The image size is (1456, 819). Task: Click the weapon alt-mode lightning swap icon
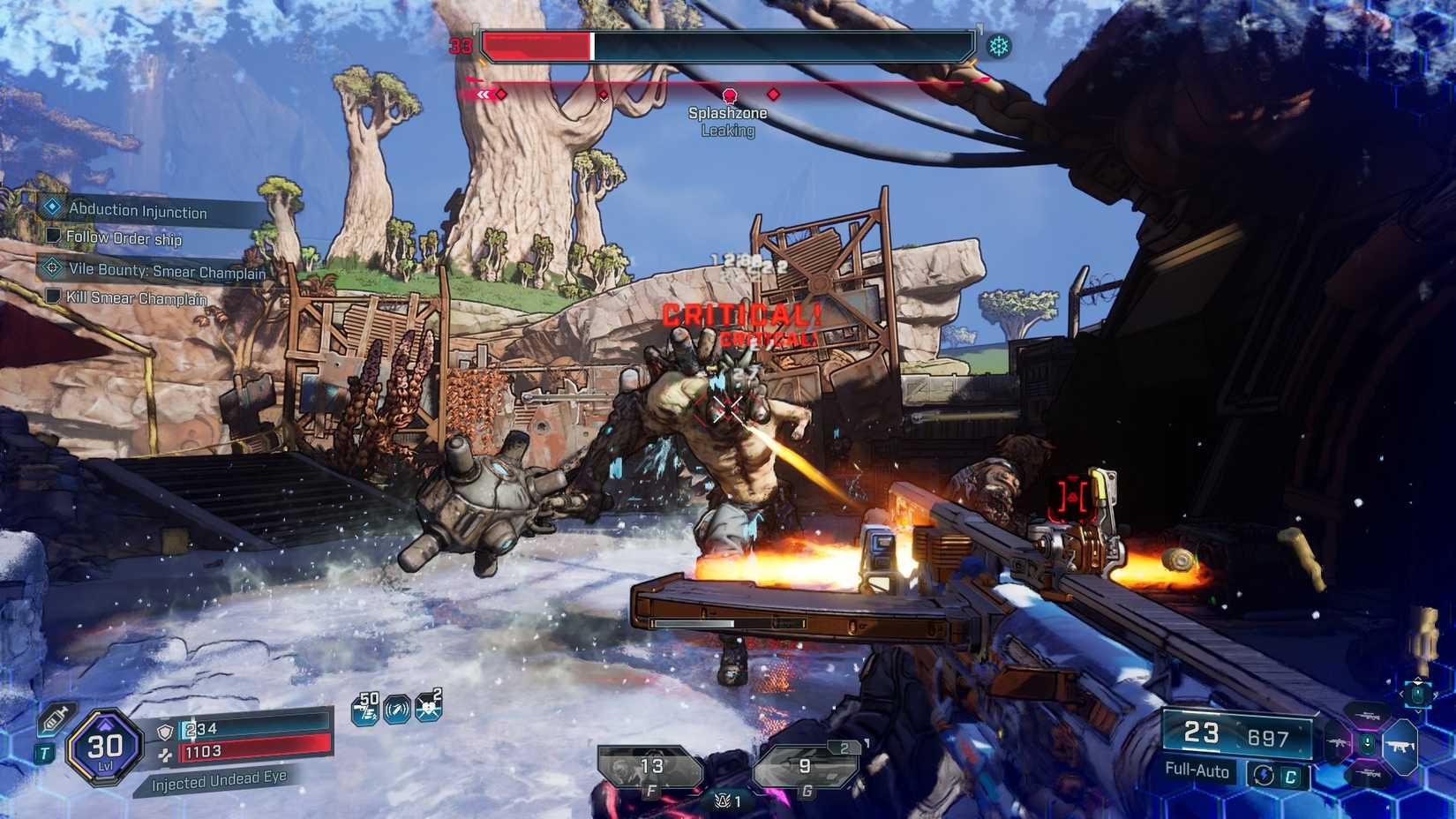coord(1263,775)
